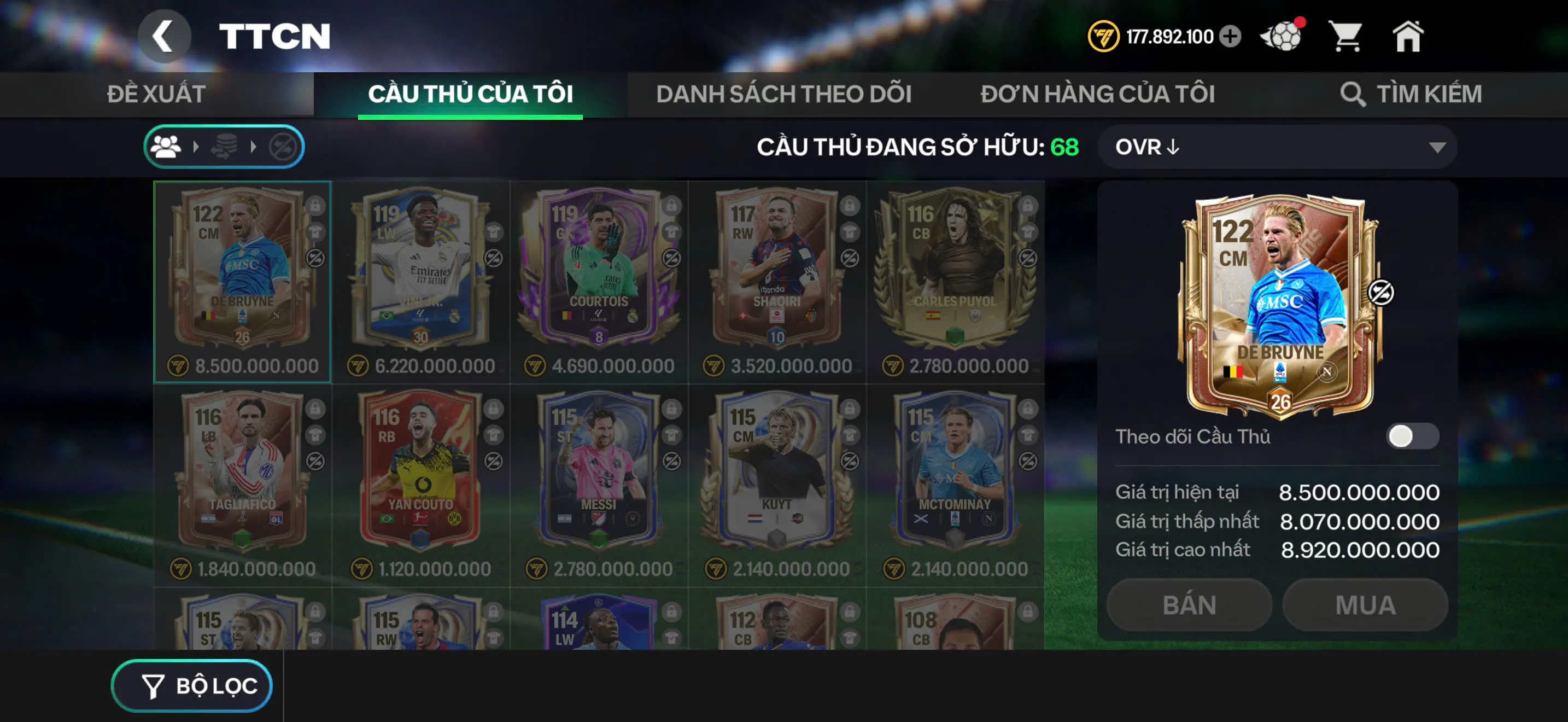Open the OVR sort dropdown
Image resolution: width=1568 pixels, height=722 pixels.
[1278, 146]
